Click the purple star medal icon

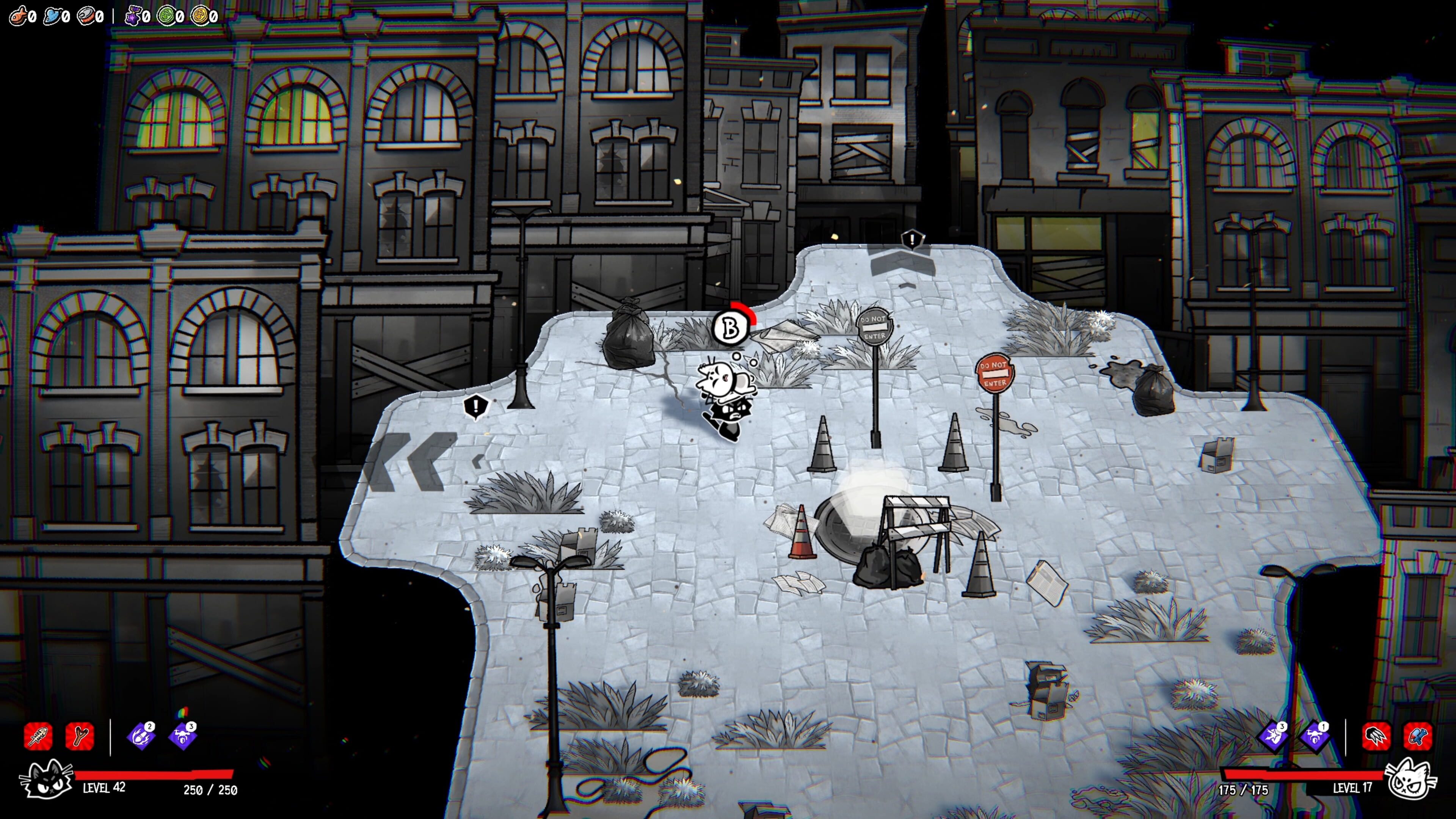(x=133, y=15)
